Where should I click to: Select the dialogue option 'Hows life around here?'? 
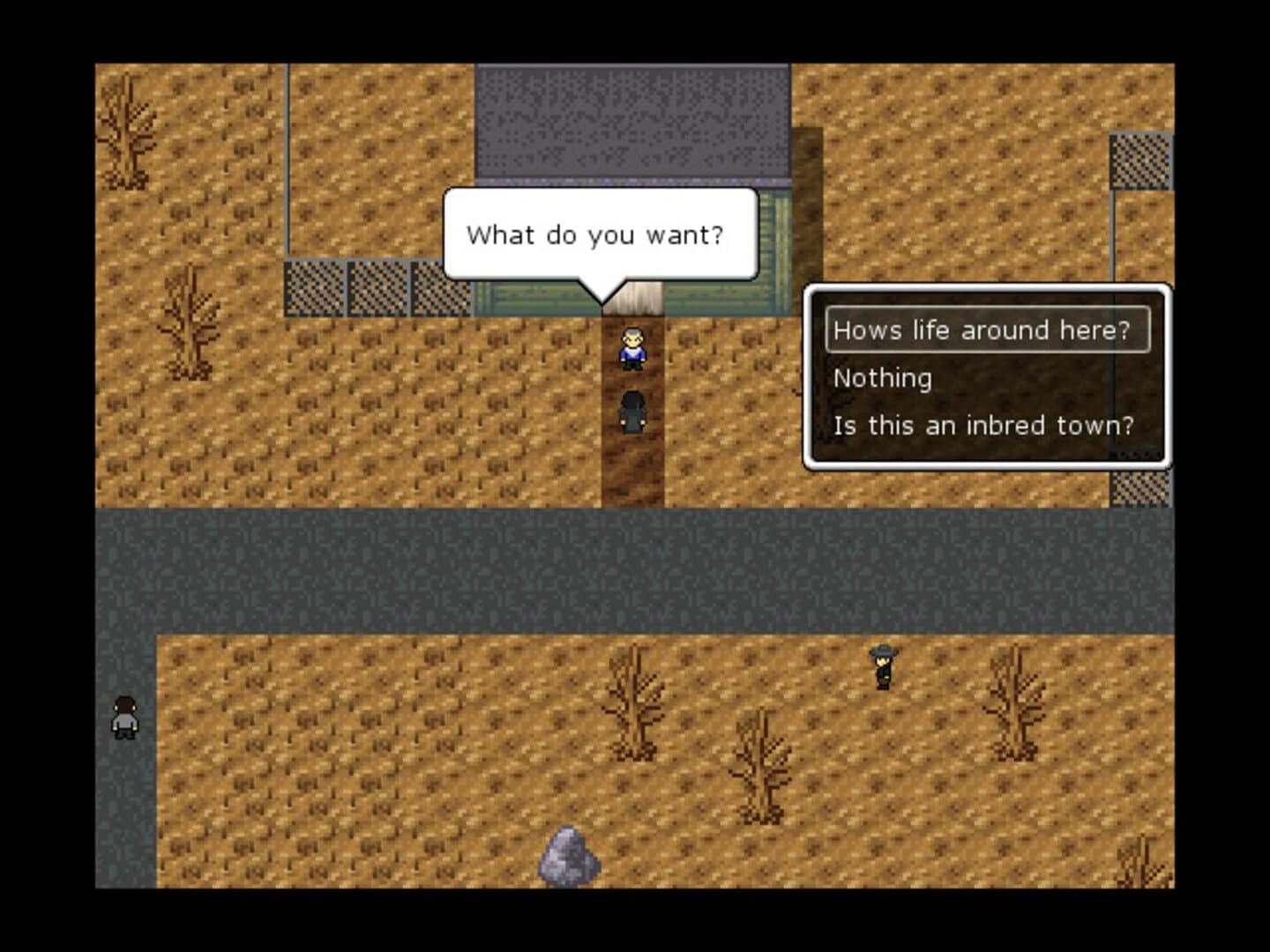pyautogui.click(x=982, y=330)
